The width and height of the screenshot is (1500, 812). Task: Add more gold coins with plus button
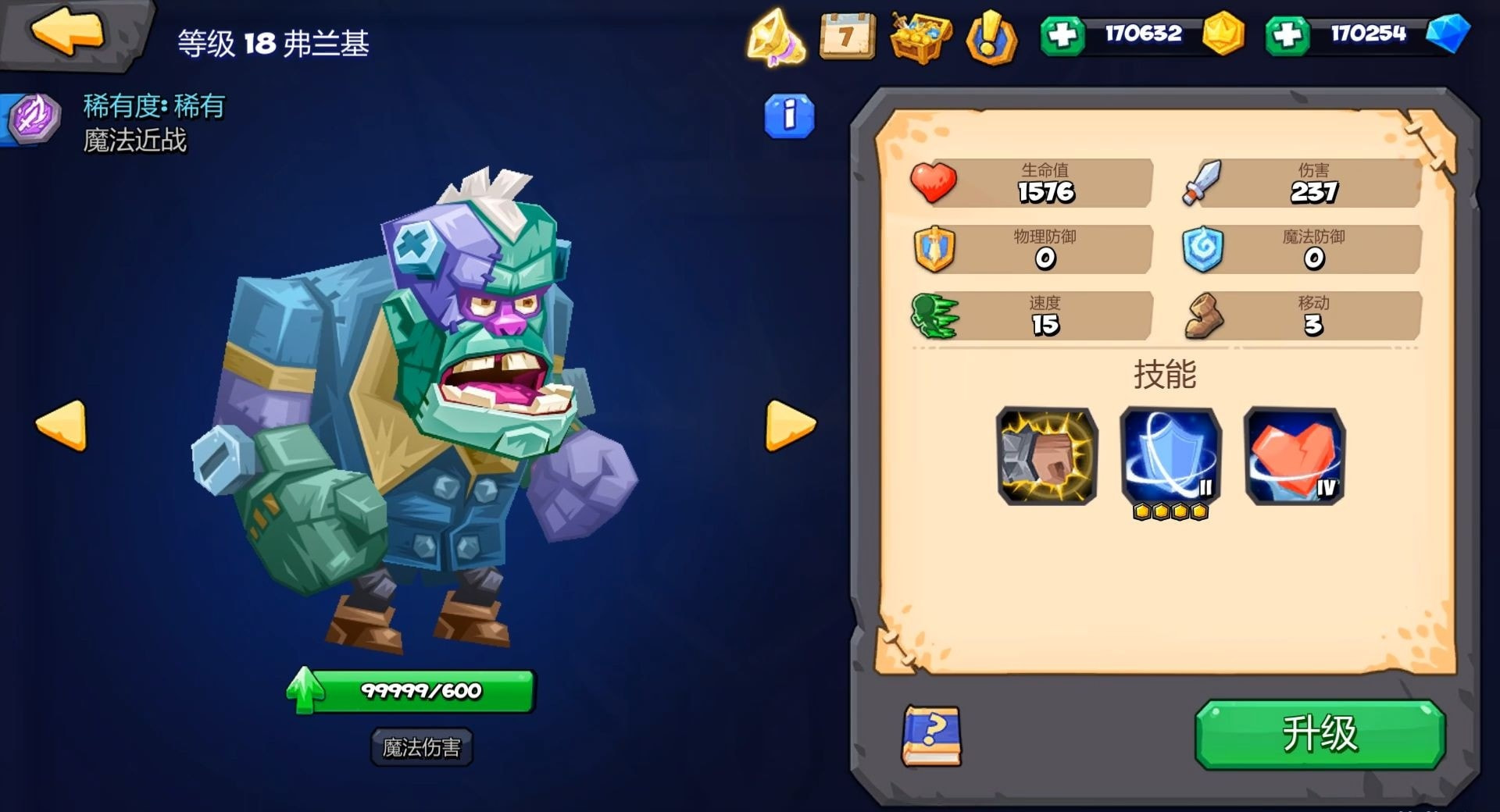(1062, 35)
